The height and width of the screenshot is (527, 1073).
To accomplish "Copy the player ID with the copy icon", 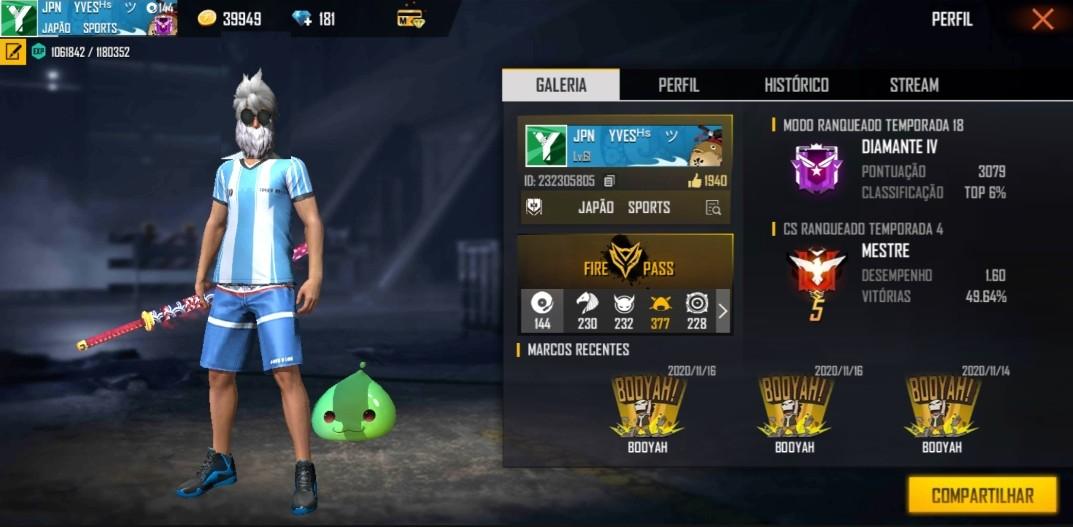I will tap(609, 181).
